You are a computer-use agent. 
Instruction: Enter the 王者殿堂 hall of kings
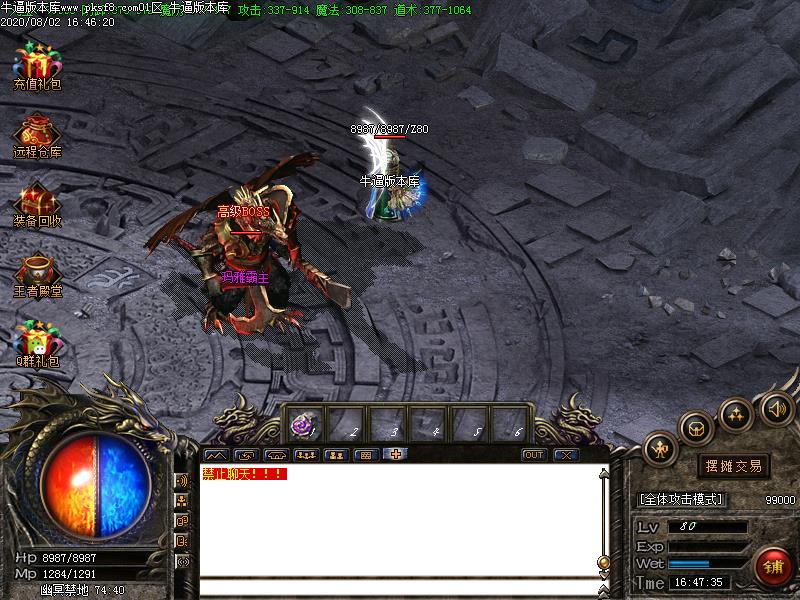tap(37, 273)
